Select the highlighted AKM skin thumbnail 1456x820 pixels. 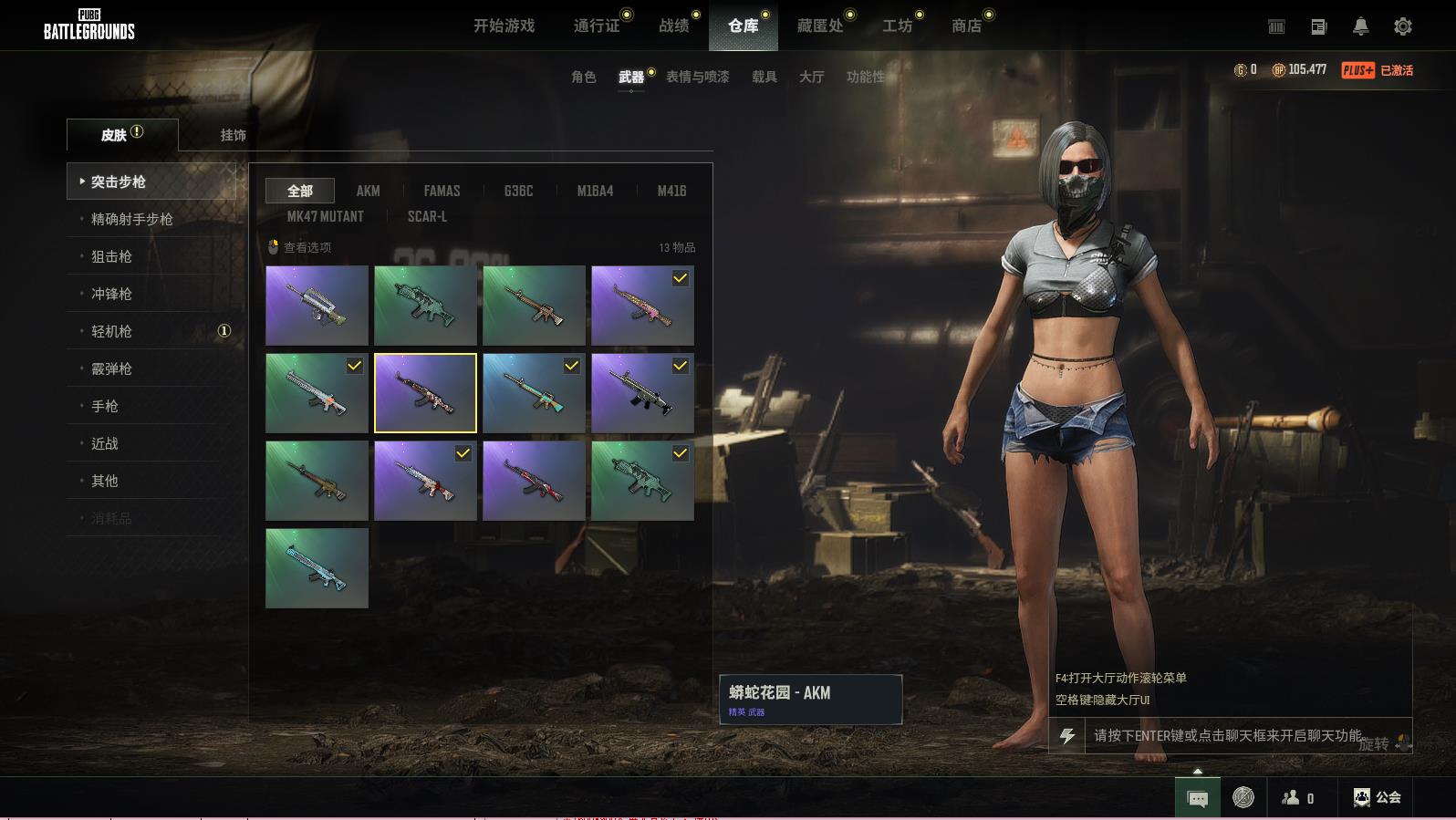click(x=425, y=392)
